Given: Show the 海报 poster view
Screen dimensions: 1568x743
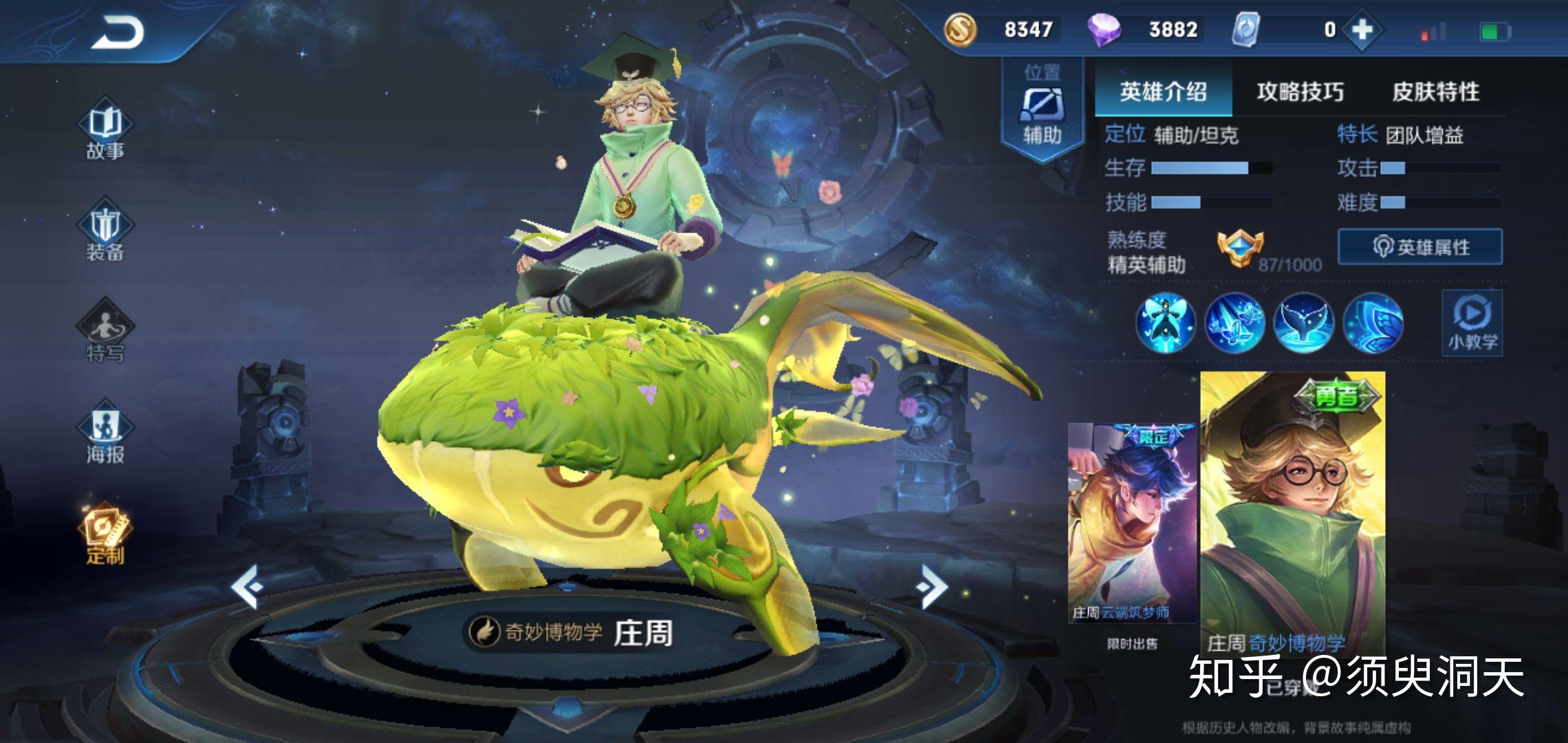Looking at the screenshot, I should point(105,434).
